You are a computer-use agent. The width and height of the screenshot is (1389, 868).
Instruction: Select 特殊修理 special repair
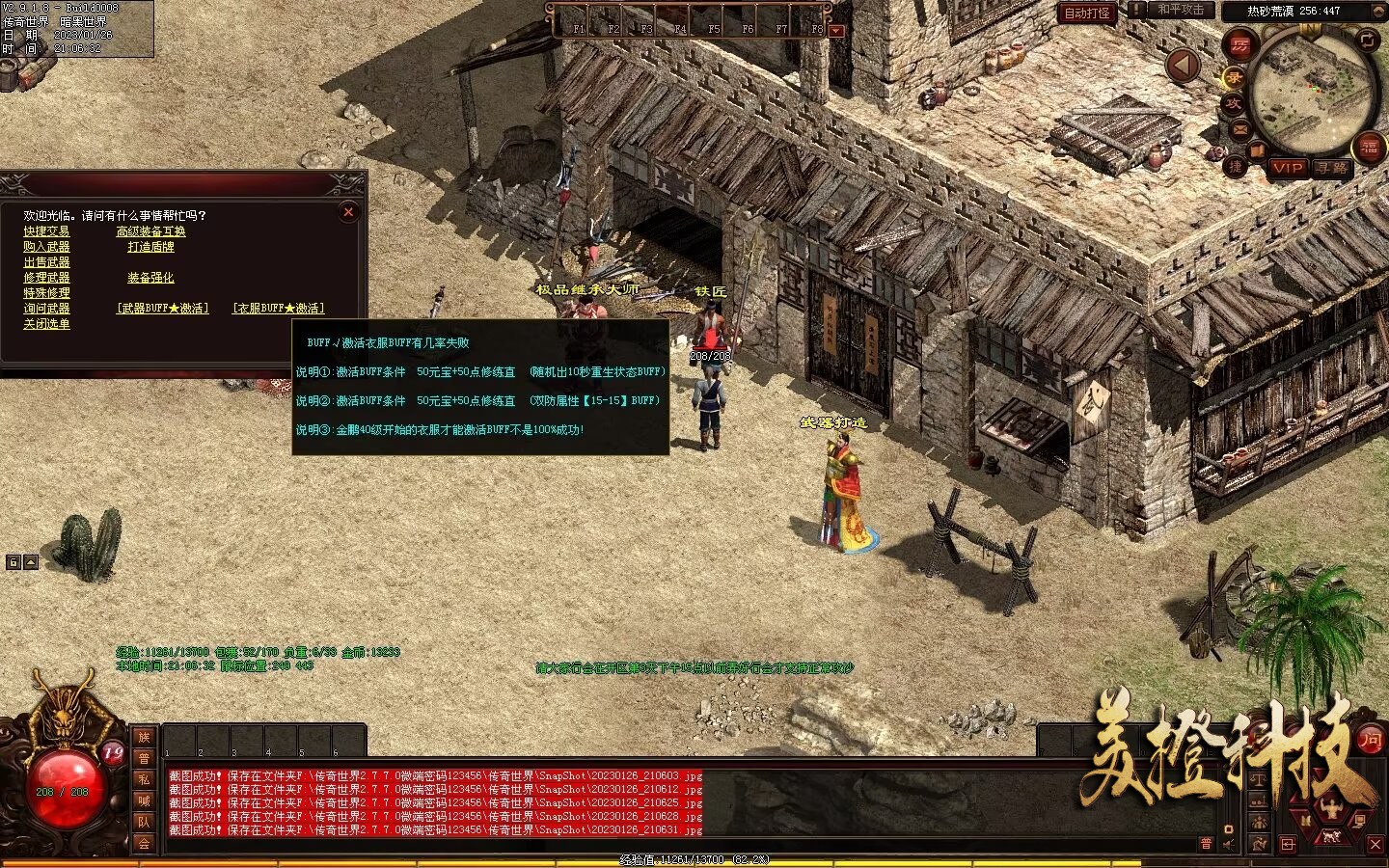point(46,293)
